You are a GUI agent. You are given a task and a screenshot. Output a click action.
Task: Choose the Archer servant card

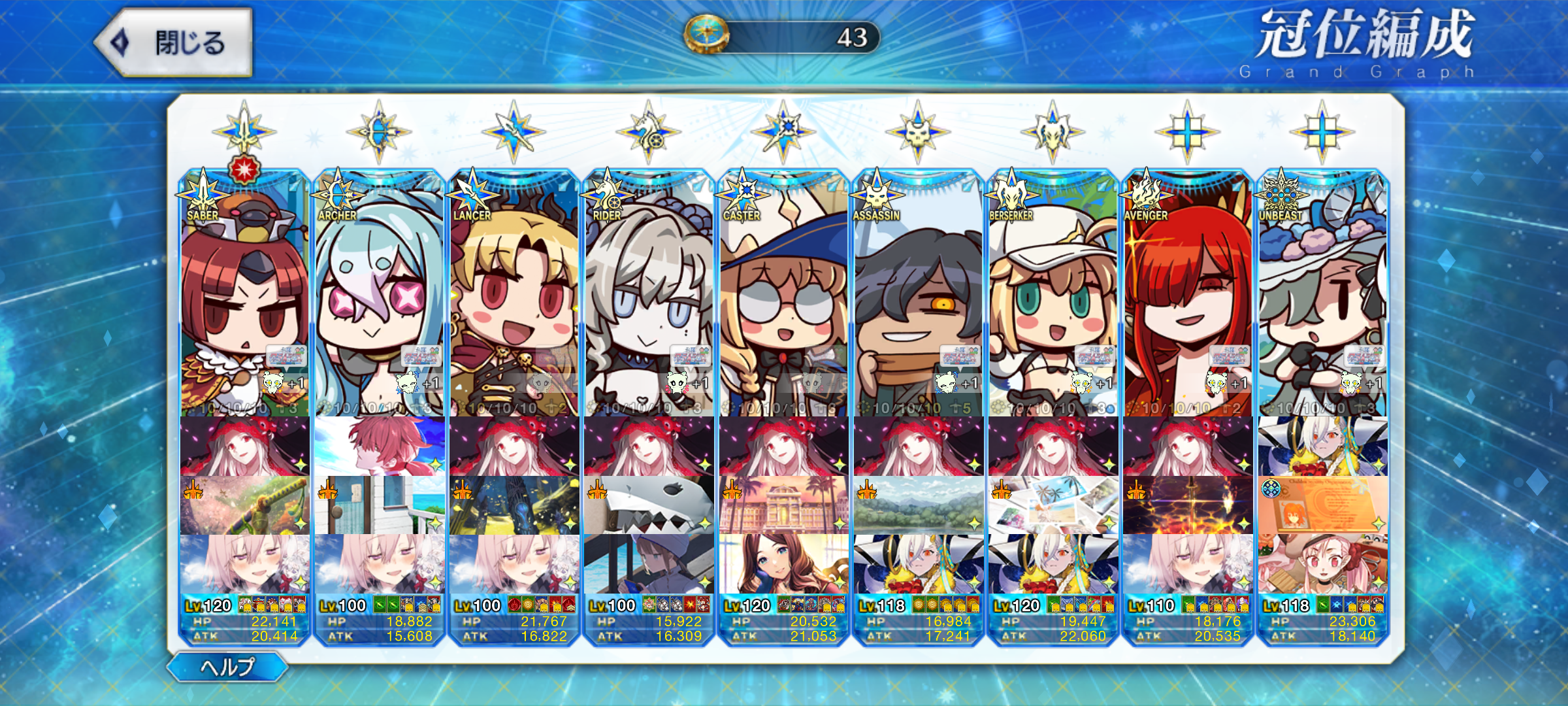pos(379,294)
